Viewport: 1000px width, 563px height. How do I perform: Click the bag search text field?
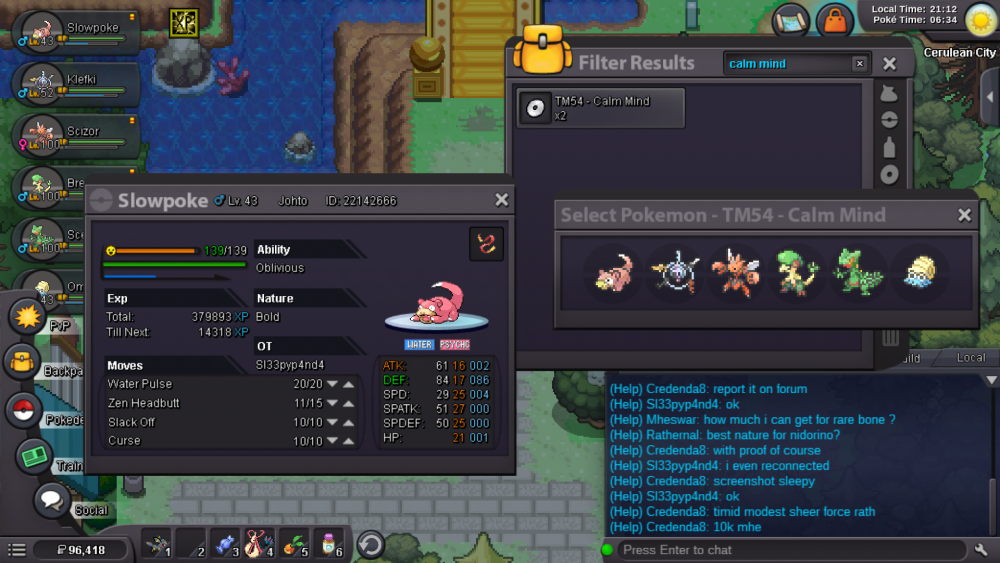[x=787, y=64]
